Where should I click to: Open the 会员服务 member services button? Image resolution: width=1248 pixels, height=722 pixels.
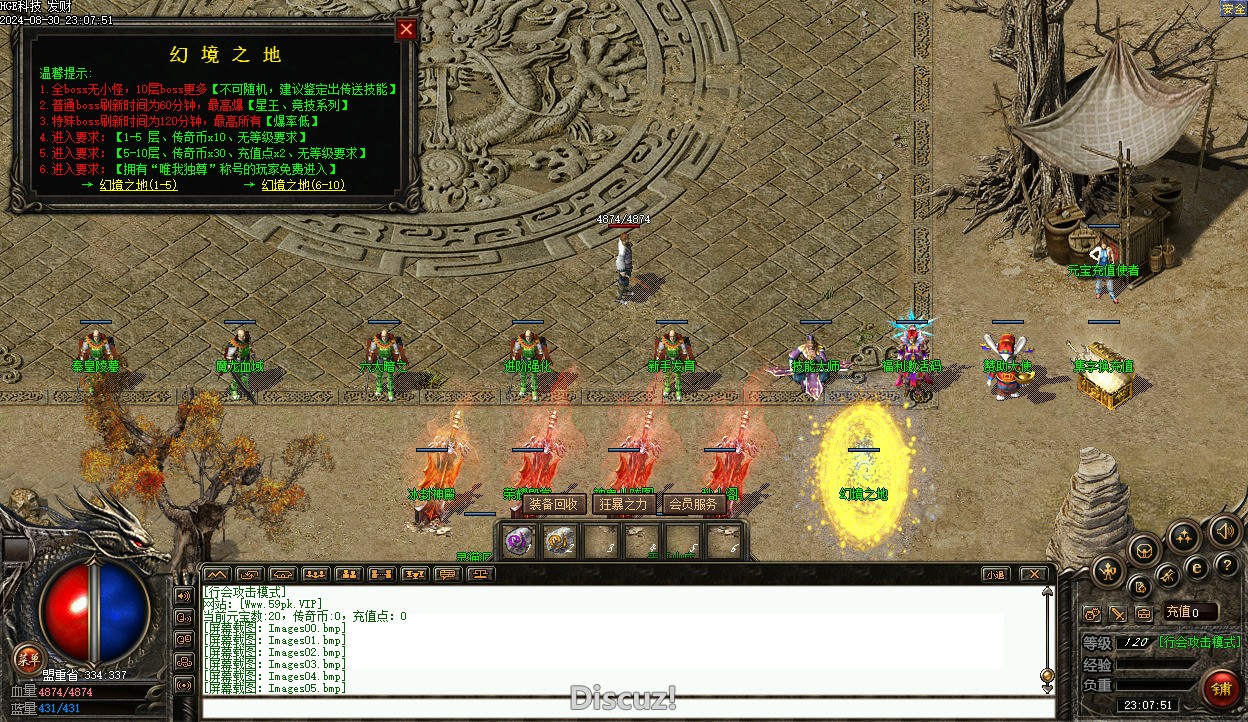693,504
